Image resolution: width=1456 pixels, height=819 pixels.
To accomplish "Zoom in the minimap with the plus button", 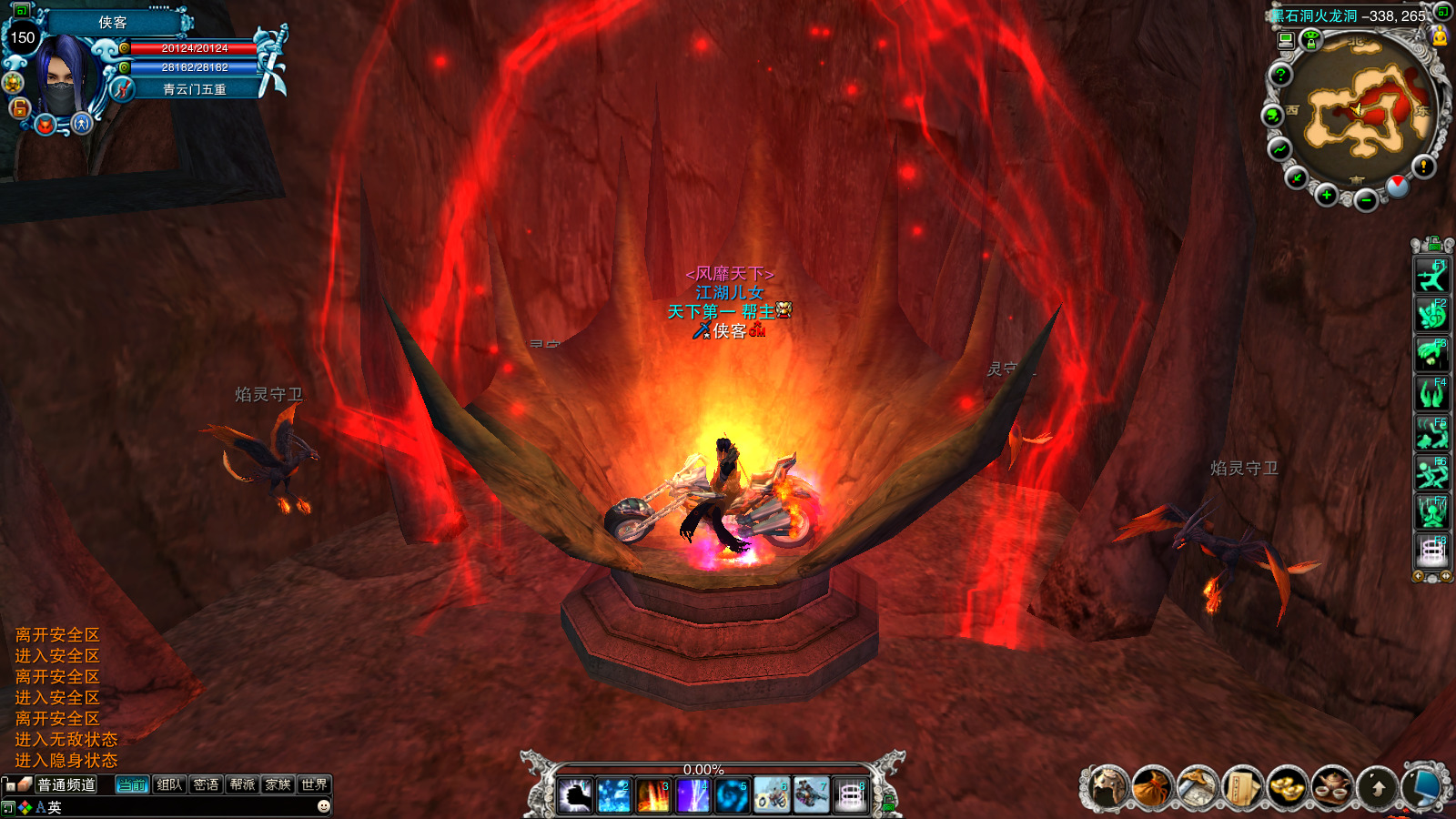I will click(1327, 196).
